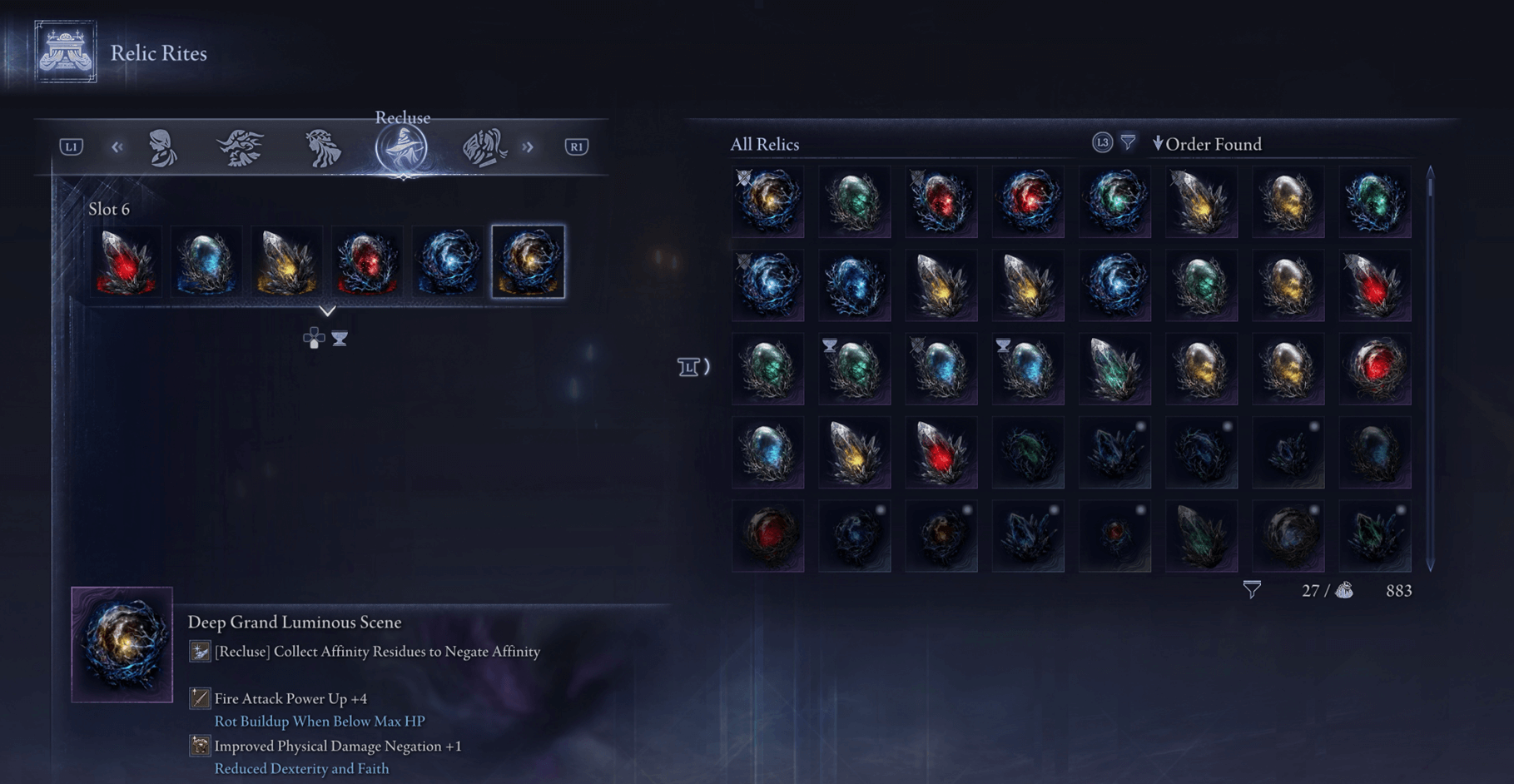Toggle the L3 filter control

1100,143
